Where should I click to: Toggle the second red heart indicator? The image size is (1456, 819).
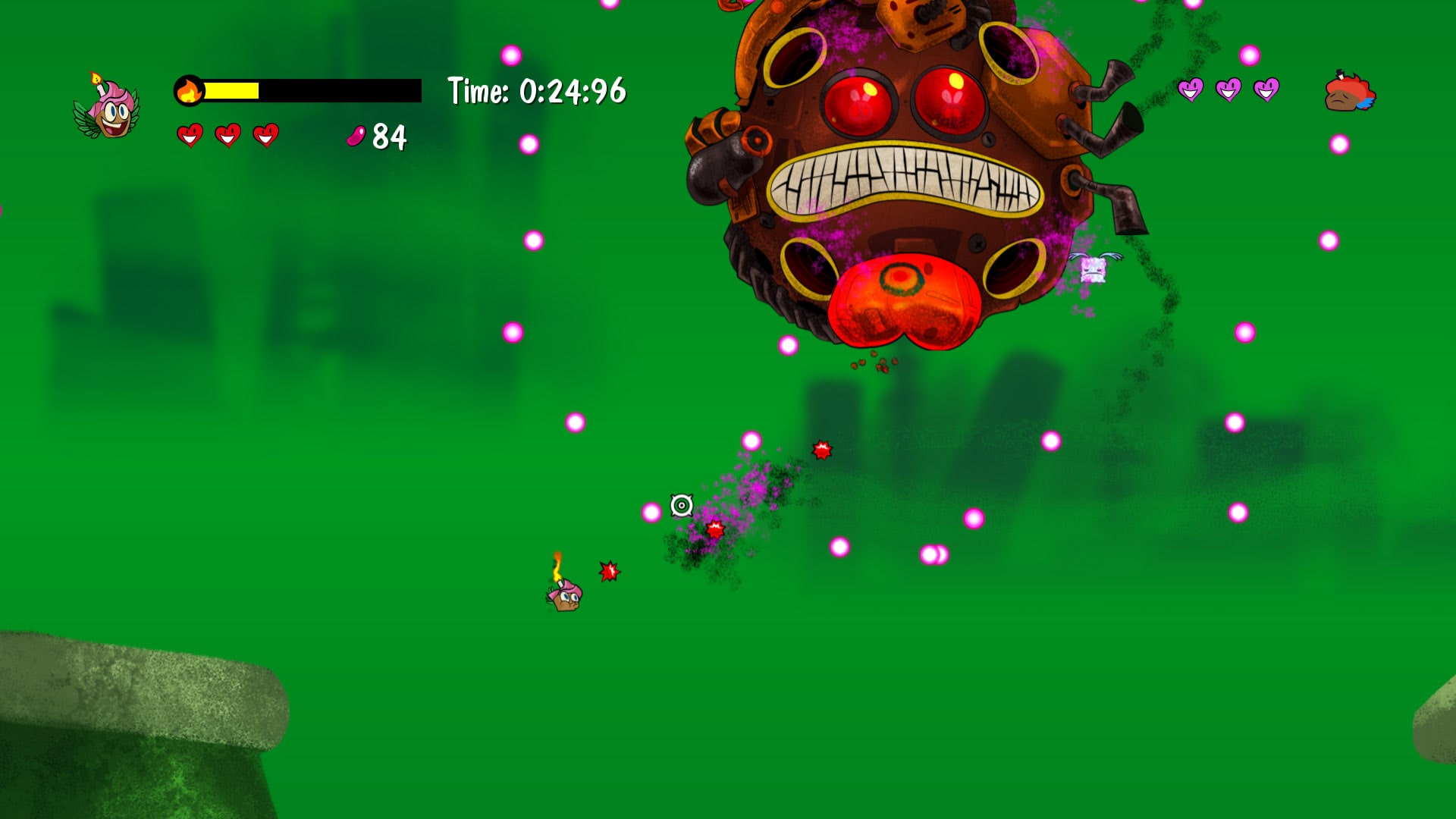227,136
